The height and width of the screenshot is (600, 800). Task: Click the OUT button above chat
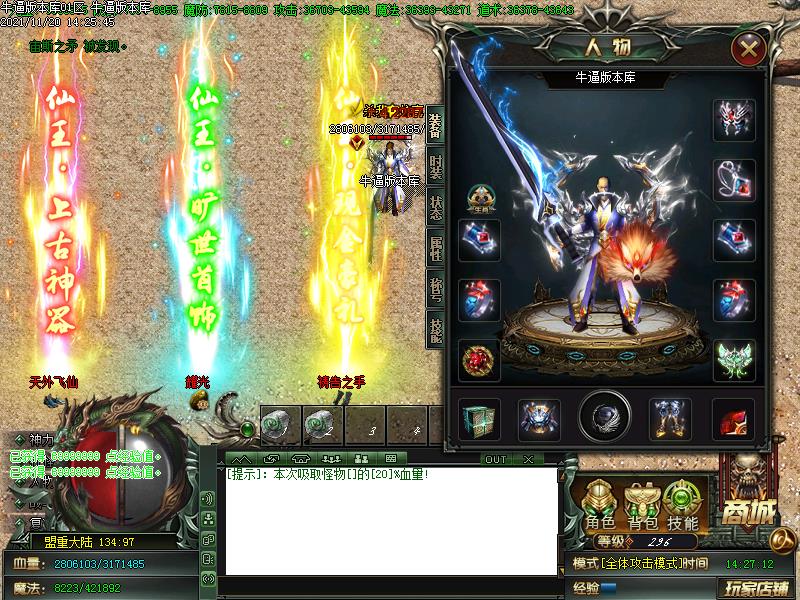pos(496,460)
